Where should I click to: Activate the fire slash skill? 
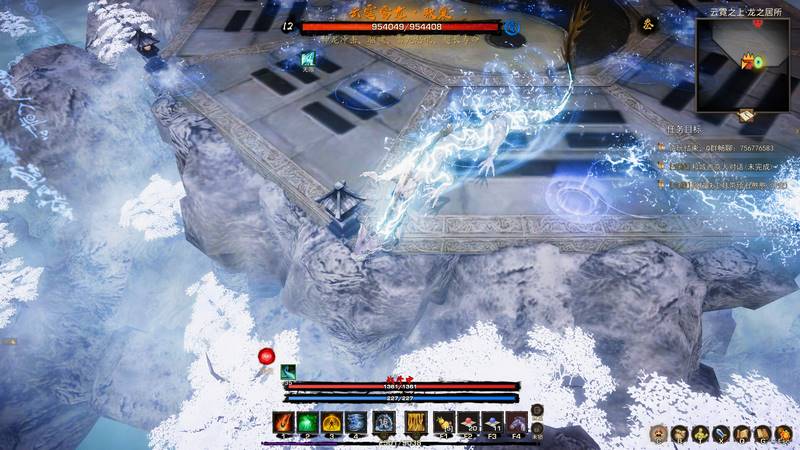point(285,422)
